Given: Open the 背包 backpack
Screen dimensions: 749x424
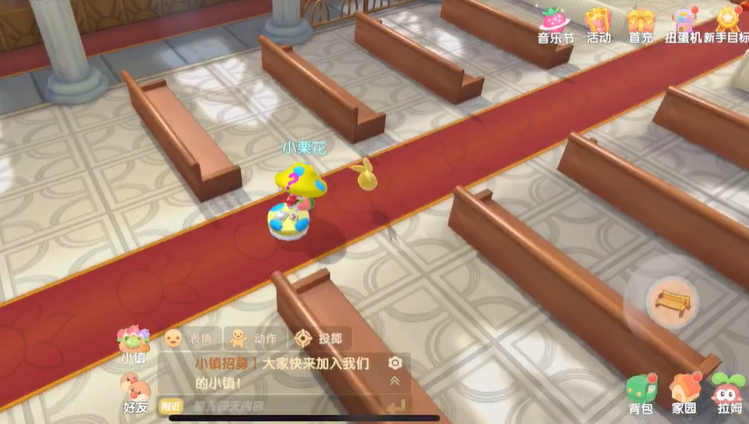Looking at the screenshot, I should click(641, 391).
